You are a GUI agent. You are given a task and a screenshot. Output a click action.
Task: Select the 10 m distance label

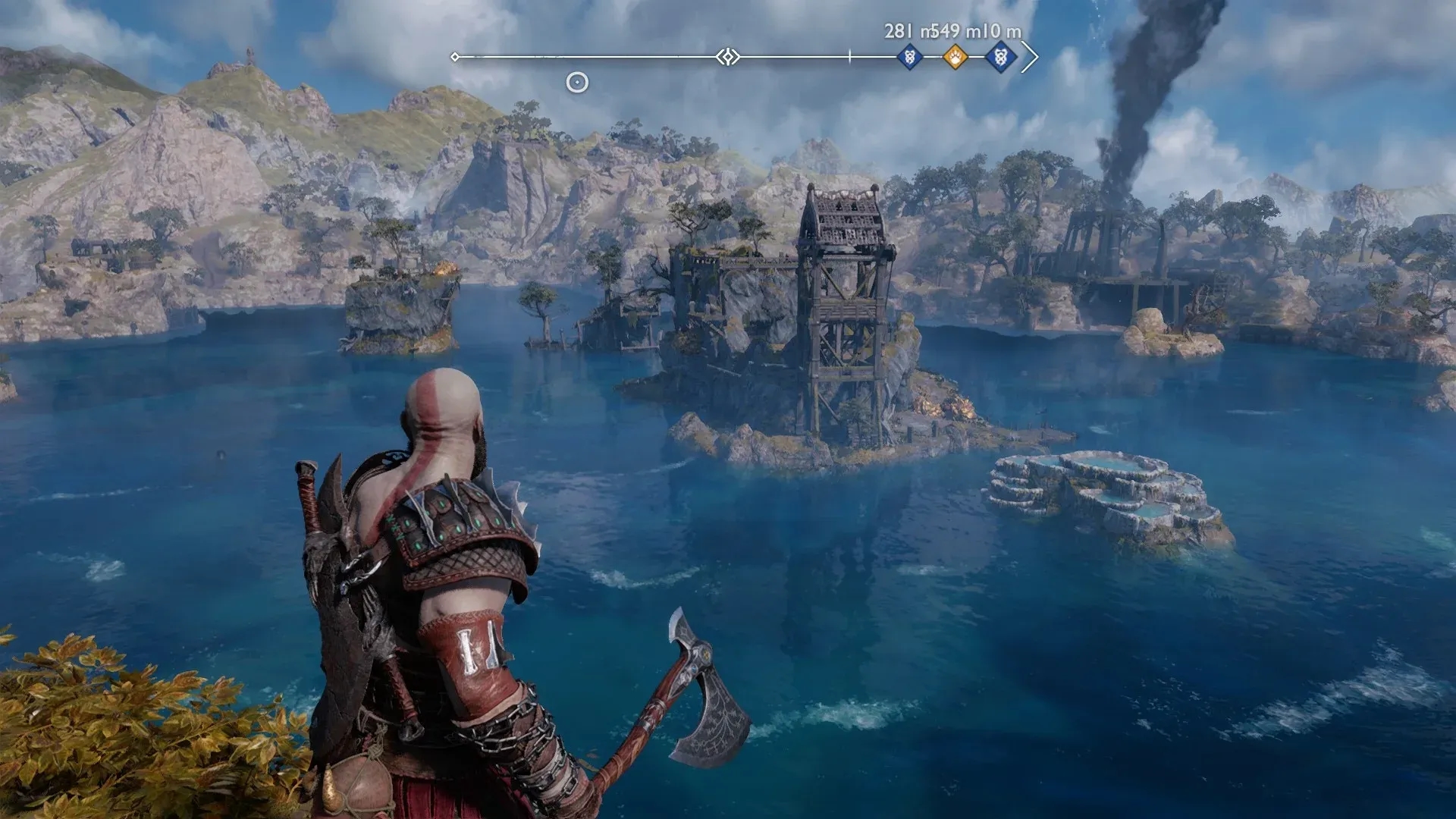coord(1003,33)
